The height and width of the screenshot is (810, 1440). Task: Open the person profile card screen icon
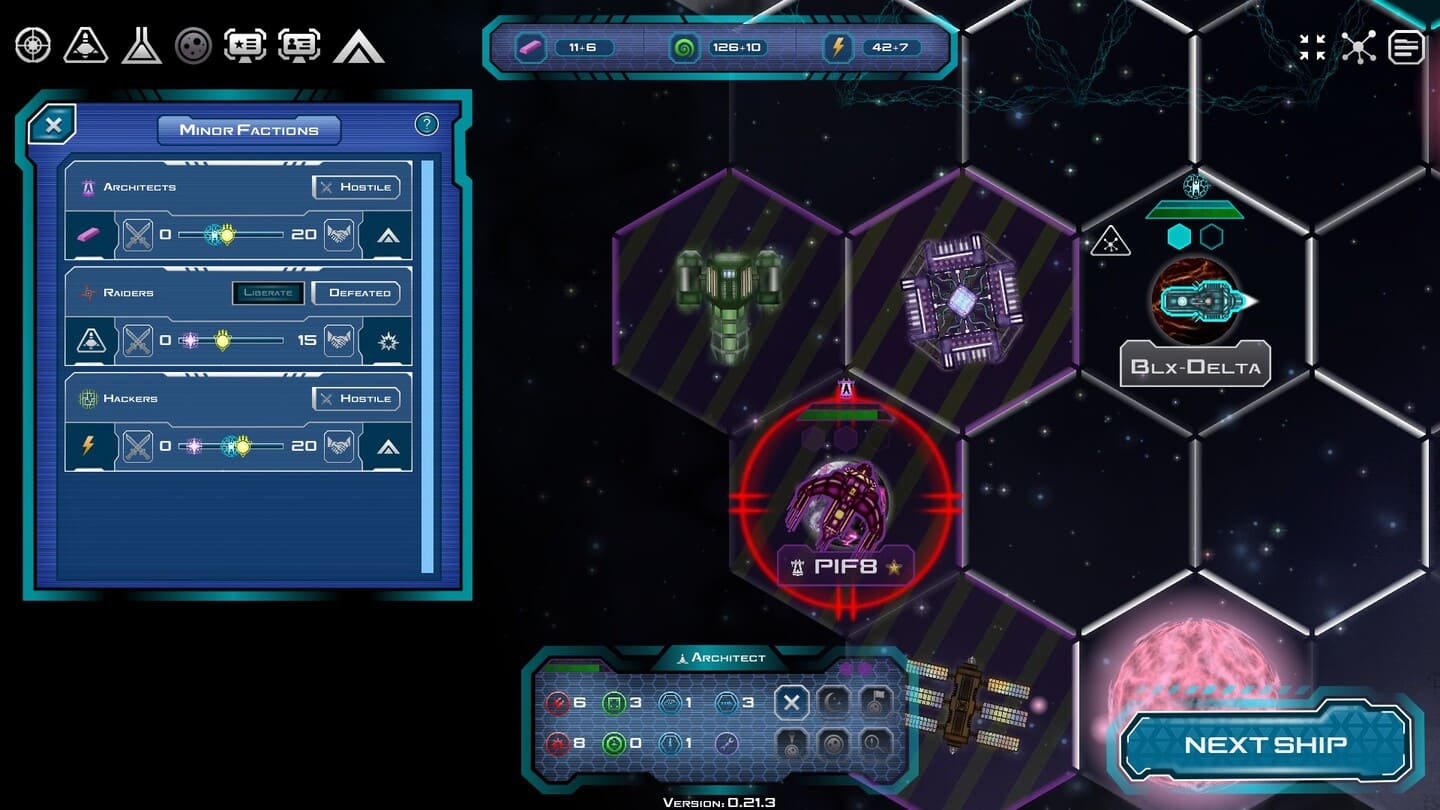[x=299, y=46]
